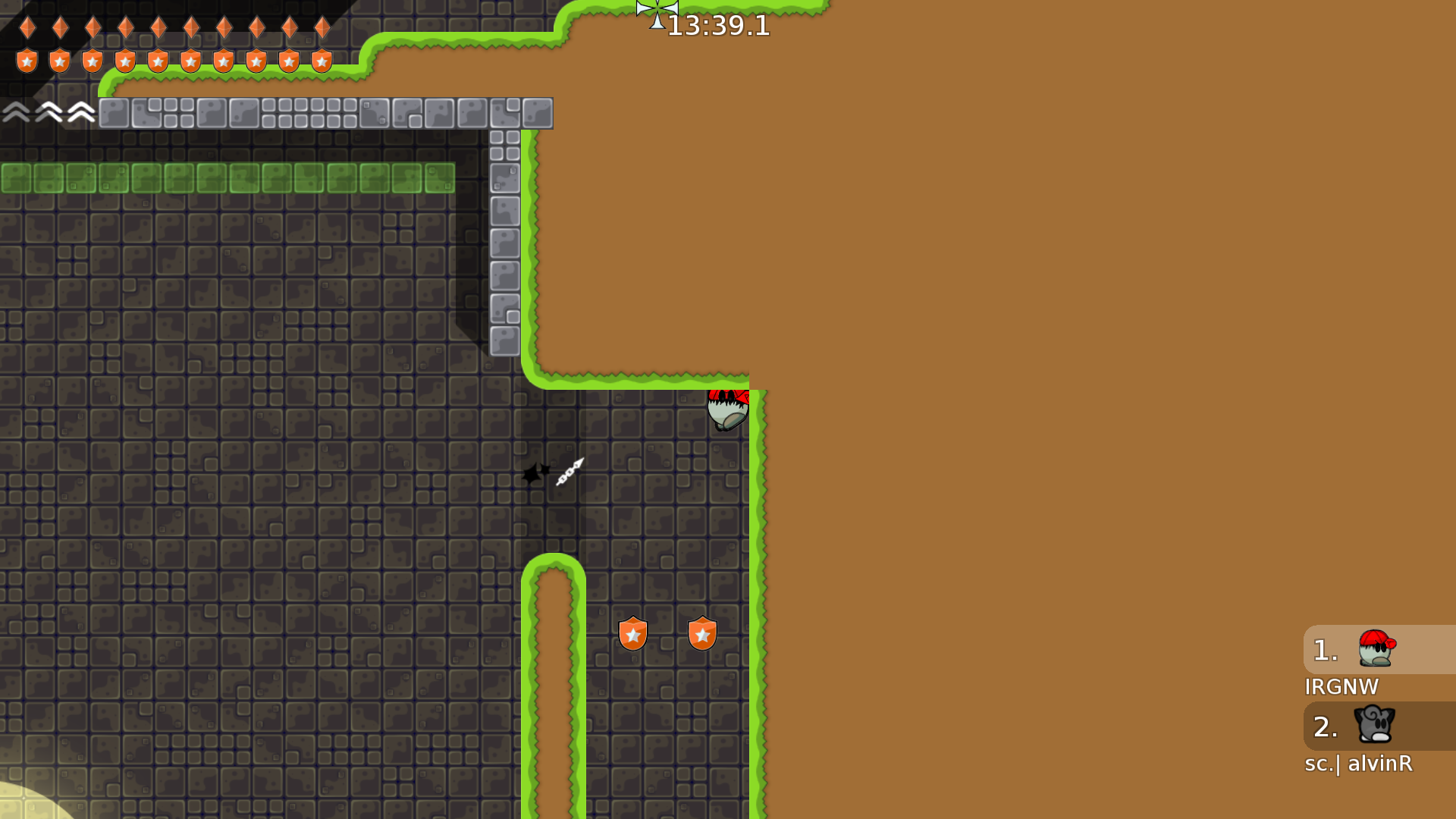Viewport: 1456px width, 819px height.
Task: Click the shield pickup left of the green wall
Action: (x=632, y=633)
